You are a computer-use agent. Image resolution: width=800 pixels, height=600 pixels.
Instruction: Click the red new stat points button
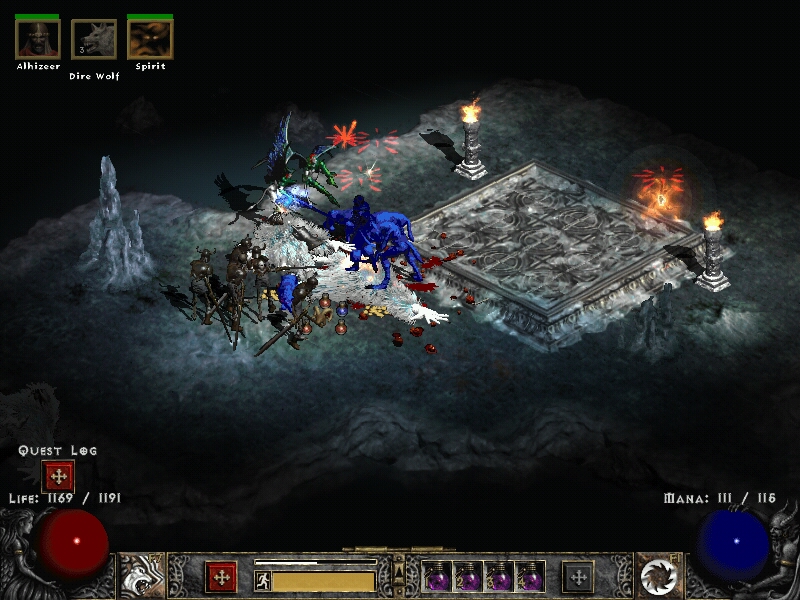tap(221, 577)
